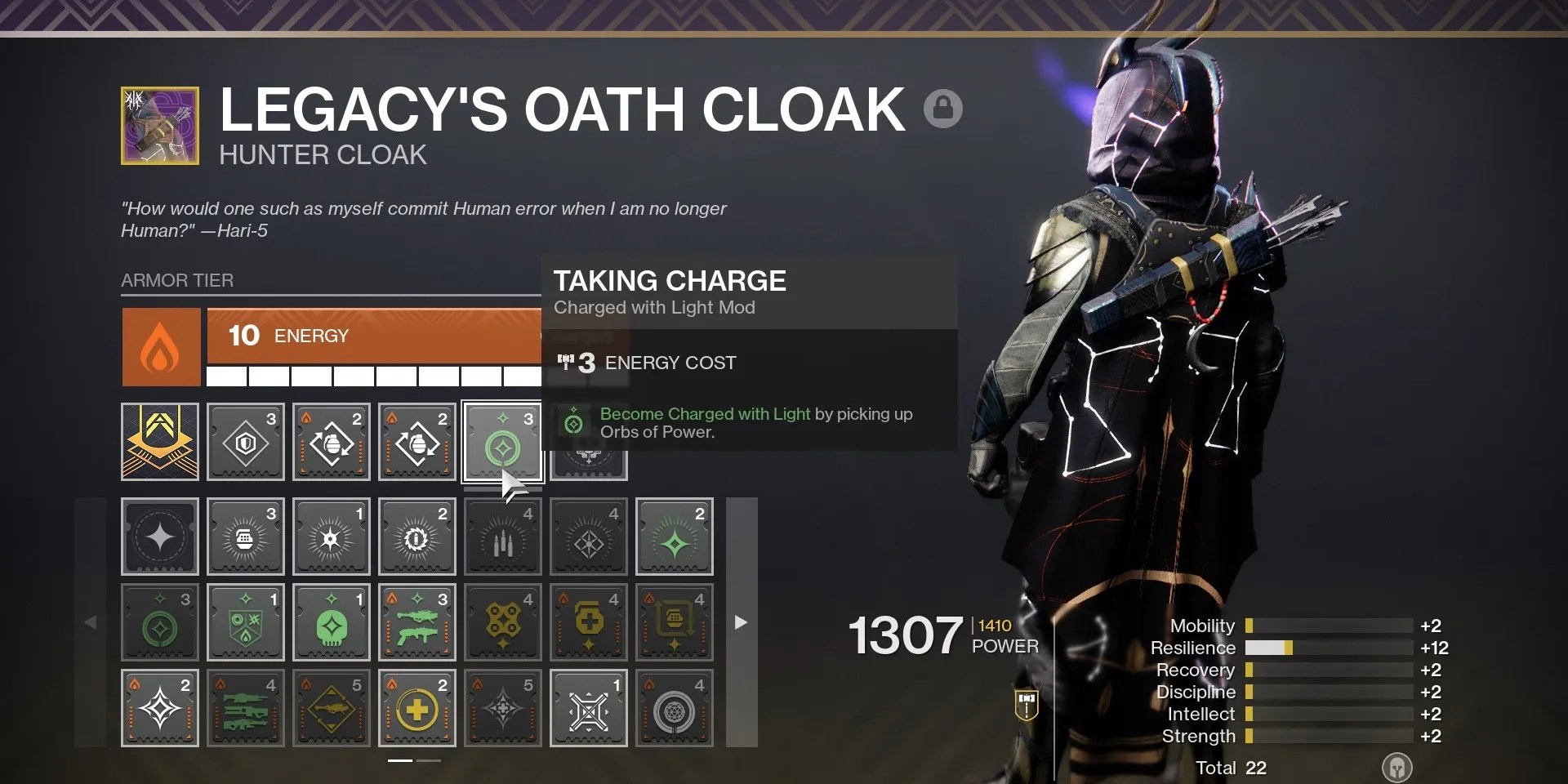The image size is (1568, 784).
Task: Click the Armor Tier section header
Action: [177, 280]
